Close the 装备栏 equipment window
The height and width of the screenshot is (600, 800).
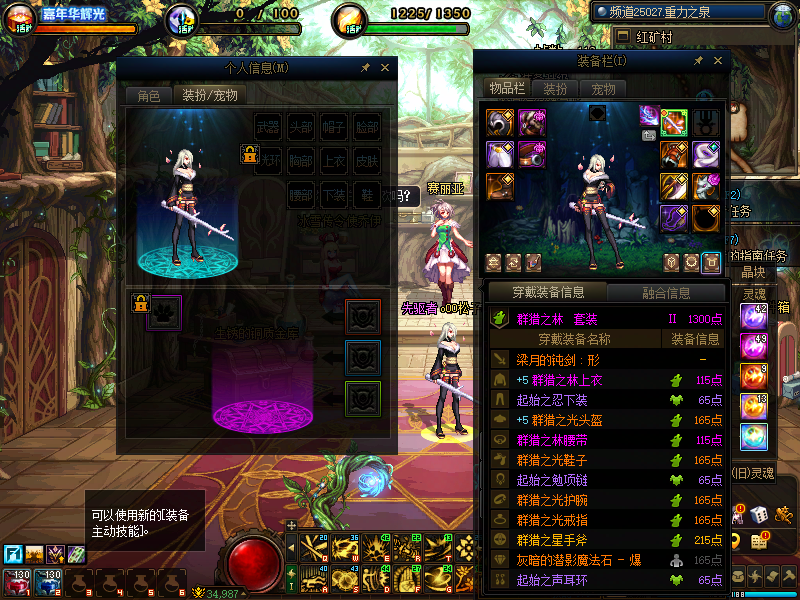pos(716,62)
